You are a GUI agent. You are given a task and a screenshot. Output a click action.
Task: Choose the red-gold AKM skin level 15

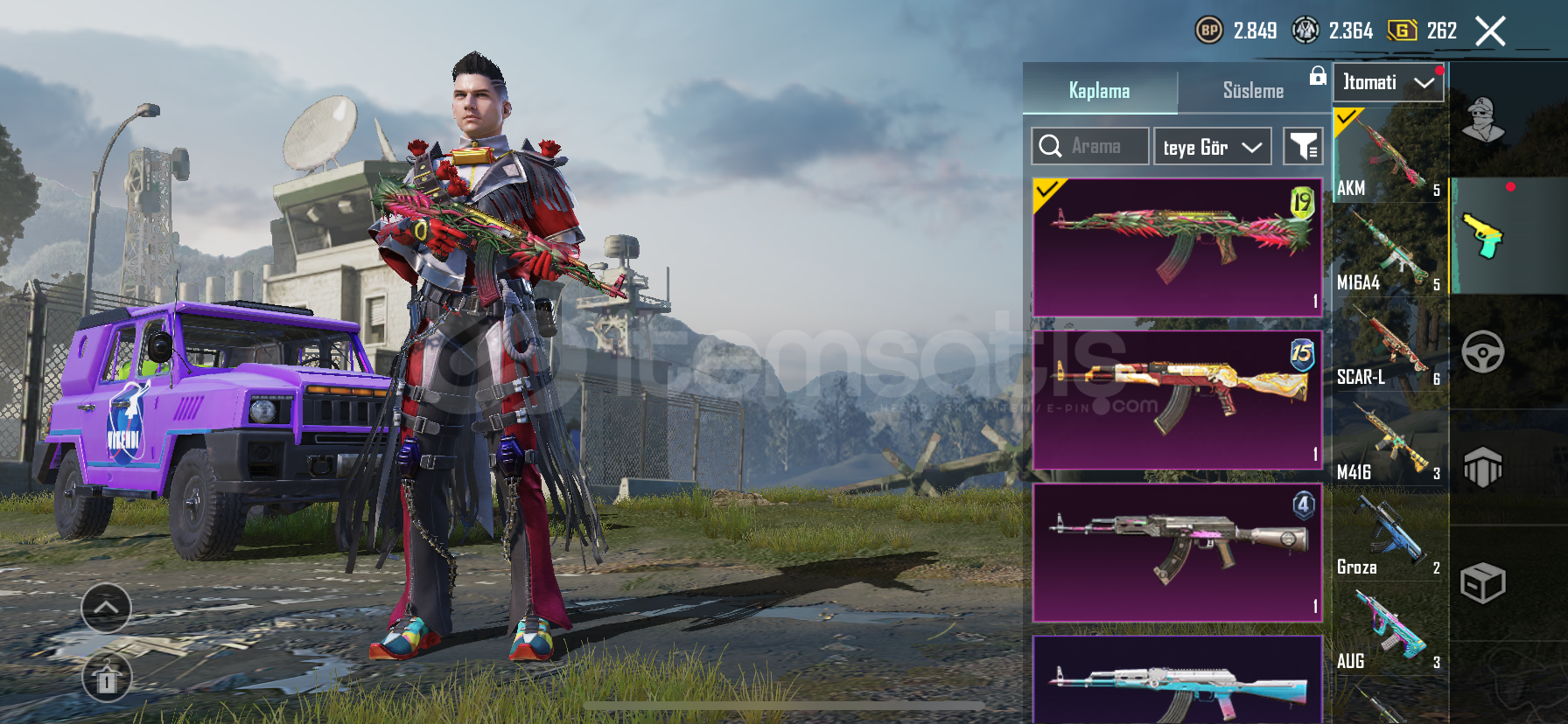click(x=1177, y=400)
